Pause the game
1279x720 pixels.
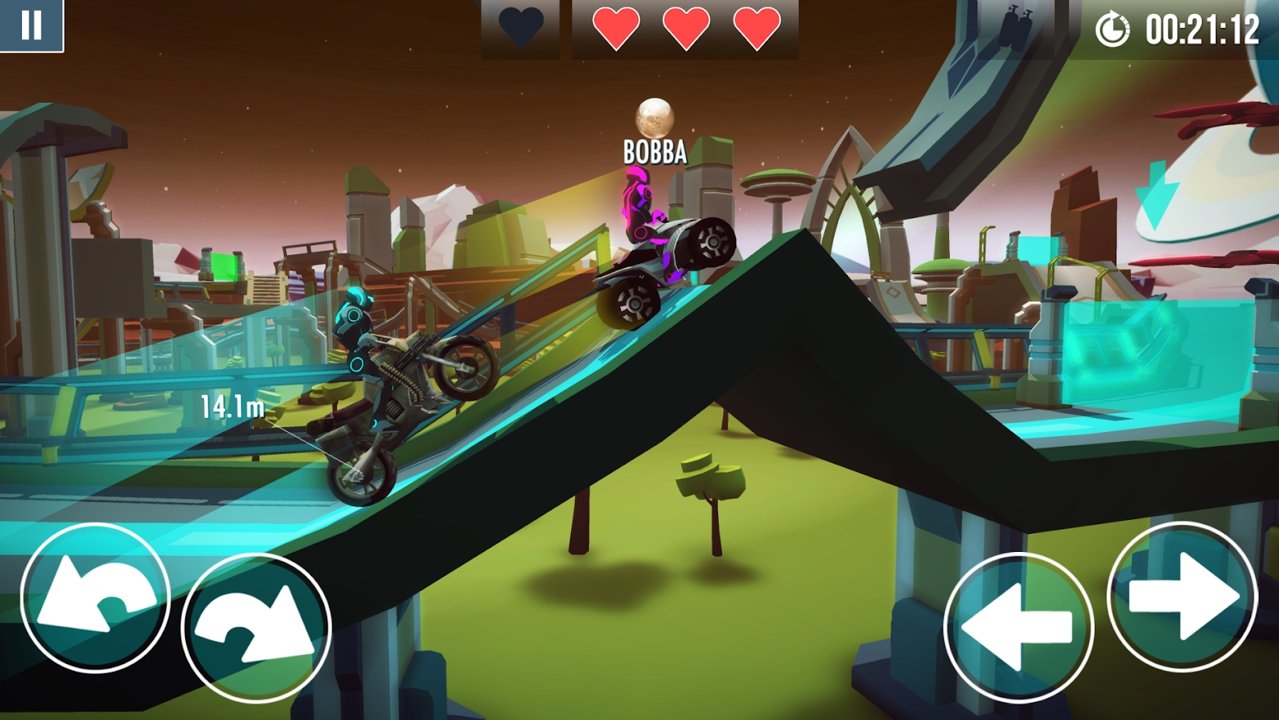[x=31, y=25]
